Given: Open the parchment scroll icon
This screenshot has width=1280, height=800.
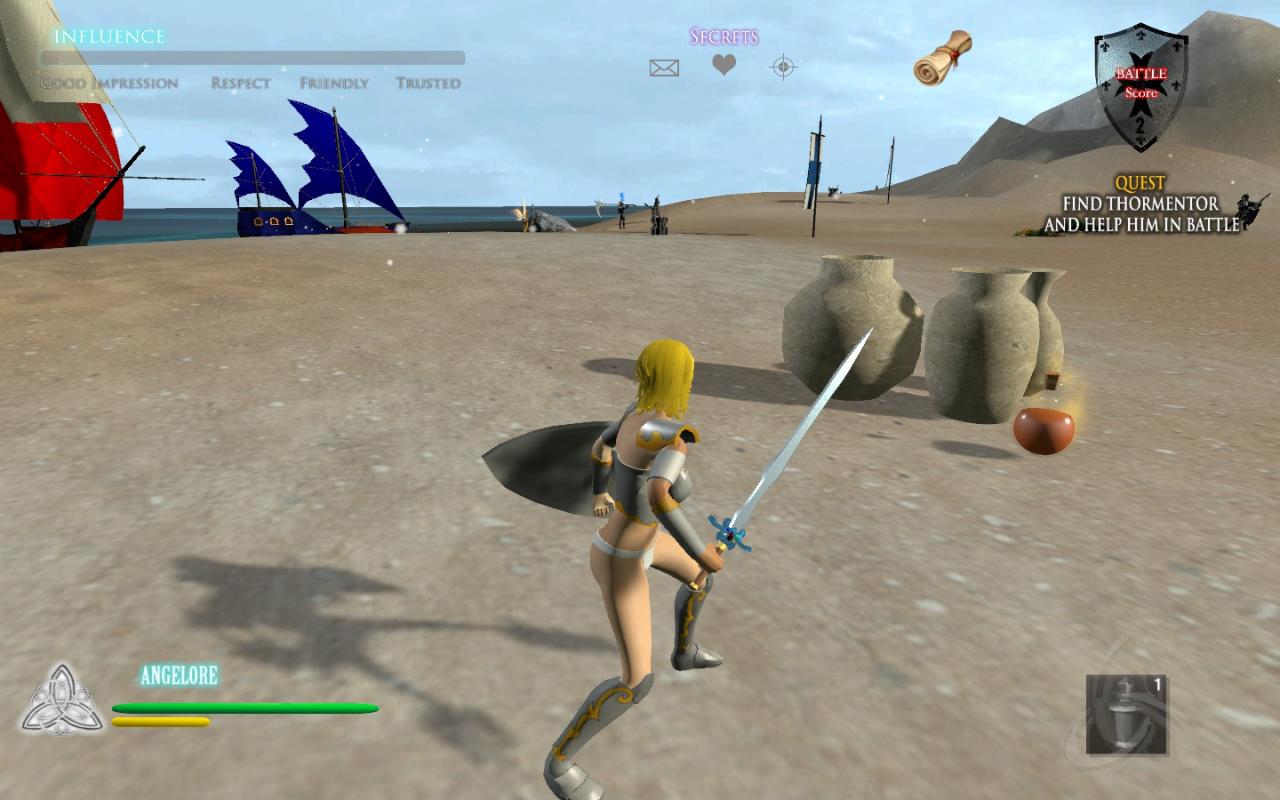Looking at the screenshot, I should tap(943, 57).
